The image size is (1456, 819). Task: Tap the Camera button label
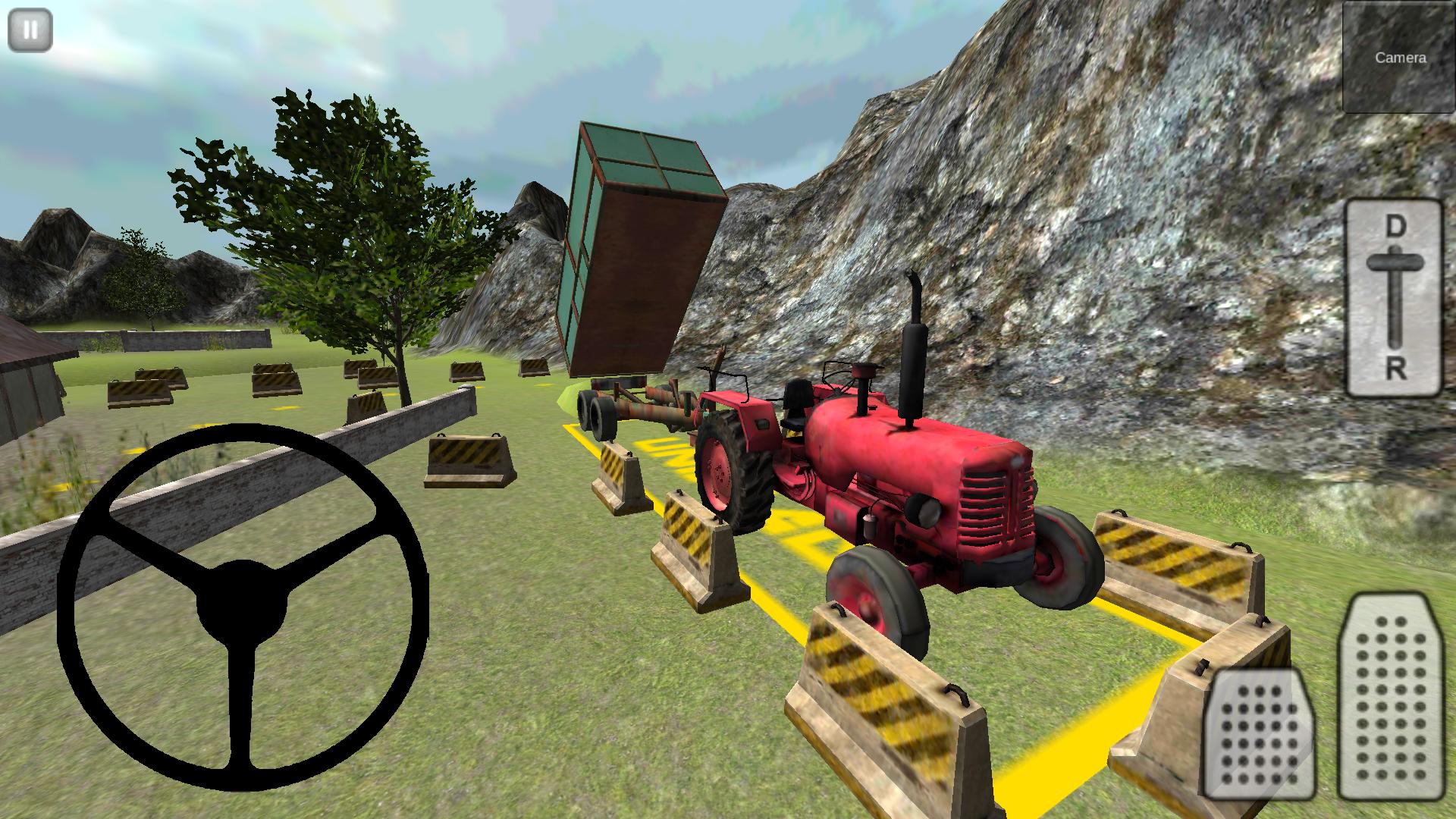1403,56
